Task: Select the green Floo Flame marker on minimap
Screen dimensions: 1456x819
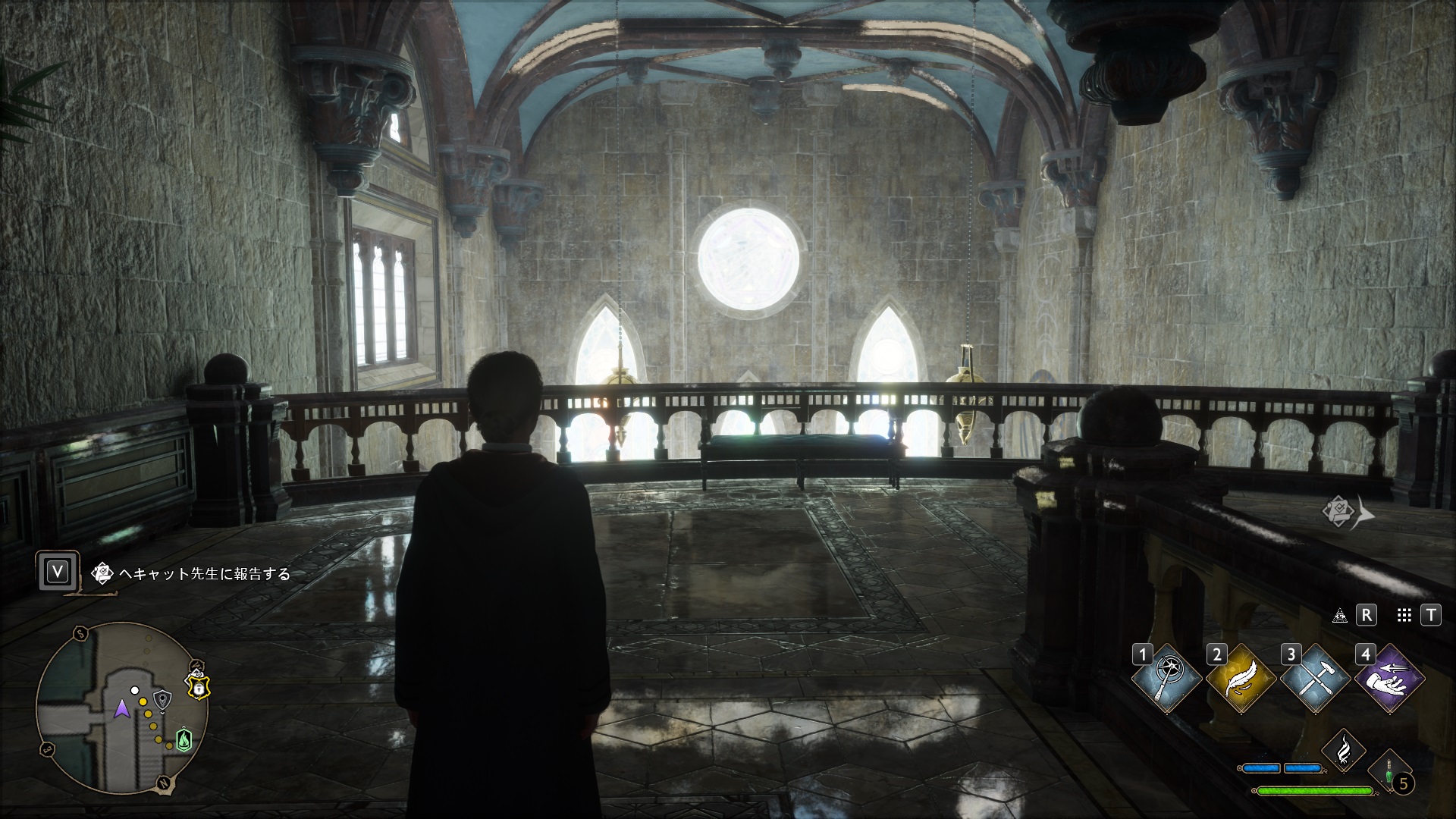Action: point(183,739)
